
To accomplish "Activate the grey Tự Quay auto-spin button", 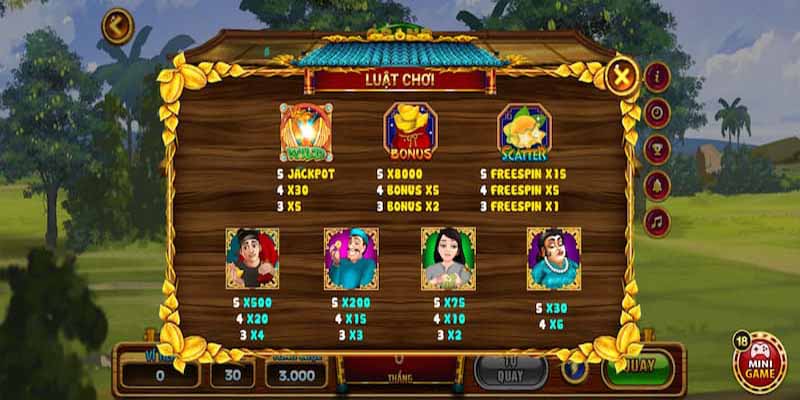I will point(510,370).
